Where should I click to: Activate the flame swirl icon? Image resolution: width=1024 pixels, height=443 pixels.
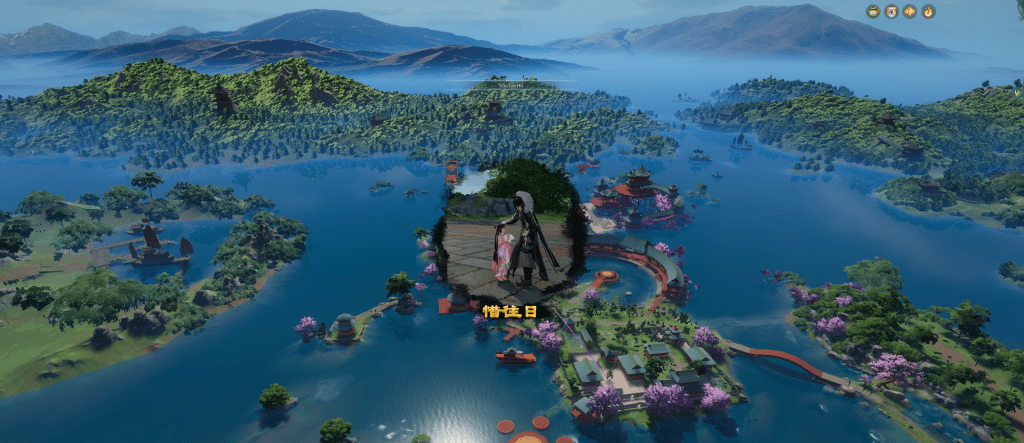pyautogui.click(x=928, y=12)
